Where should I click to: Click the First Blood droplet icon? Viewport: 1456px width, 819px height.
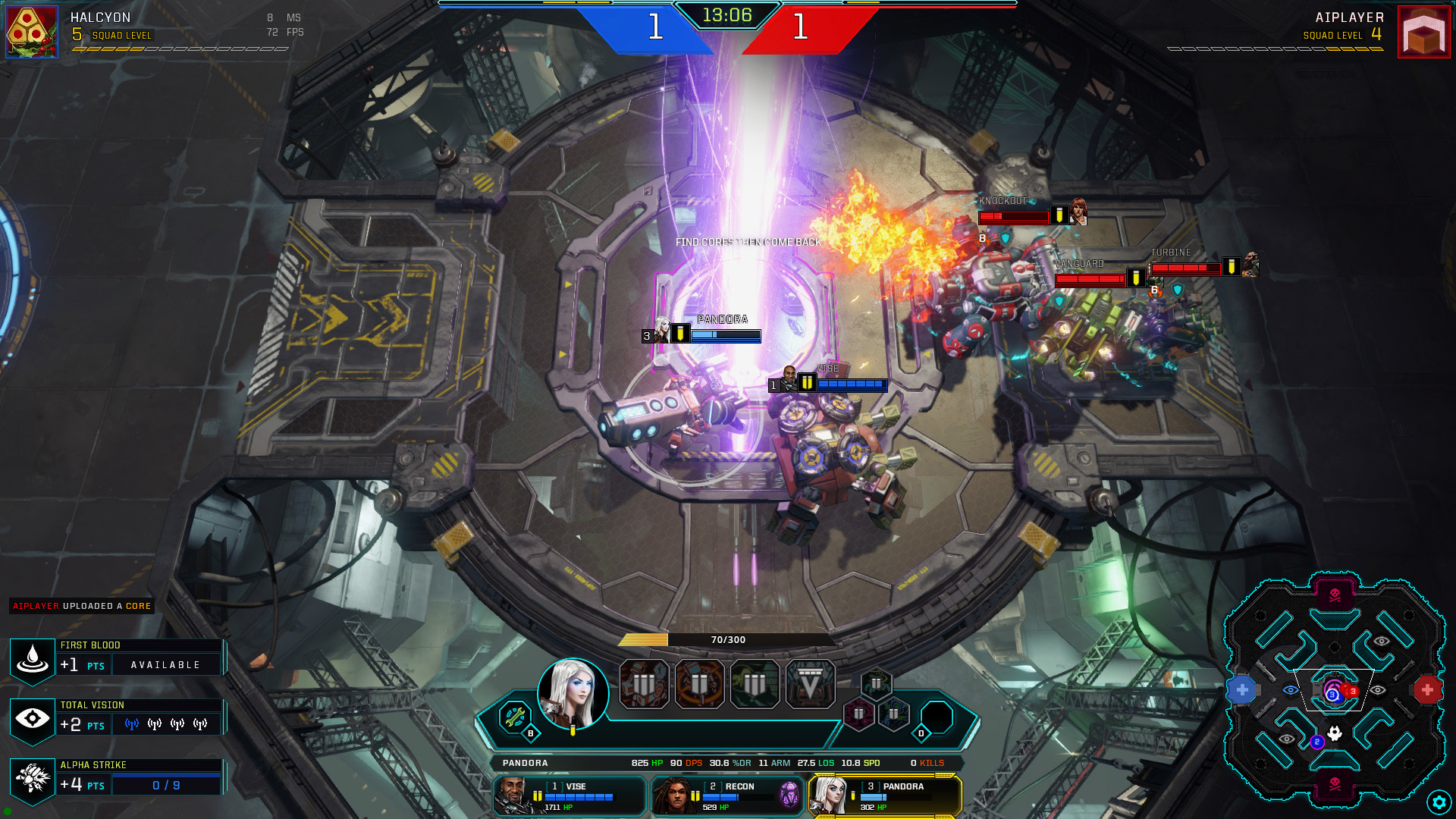(32, 660)
